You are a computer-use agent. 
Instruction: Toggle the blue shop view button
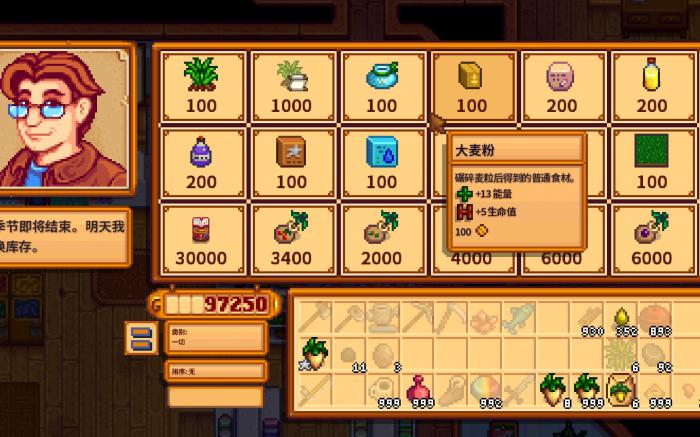[142, 336]
